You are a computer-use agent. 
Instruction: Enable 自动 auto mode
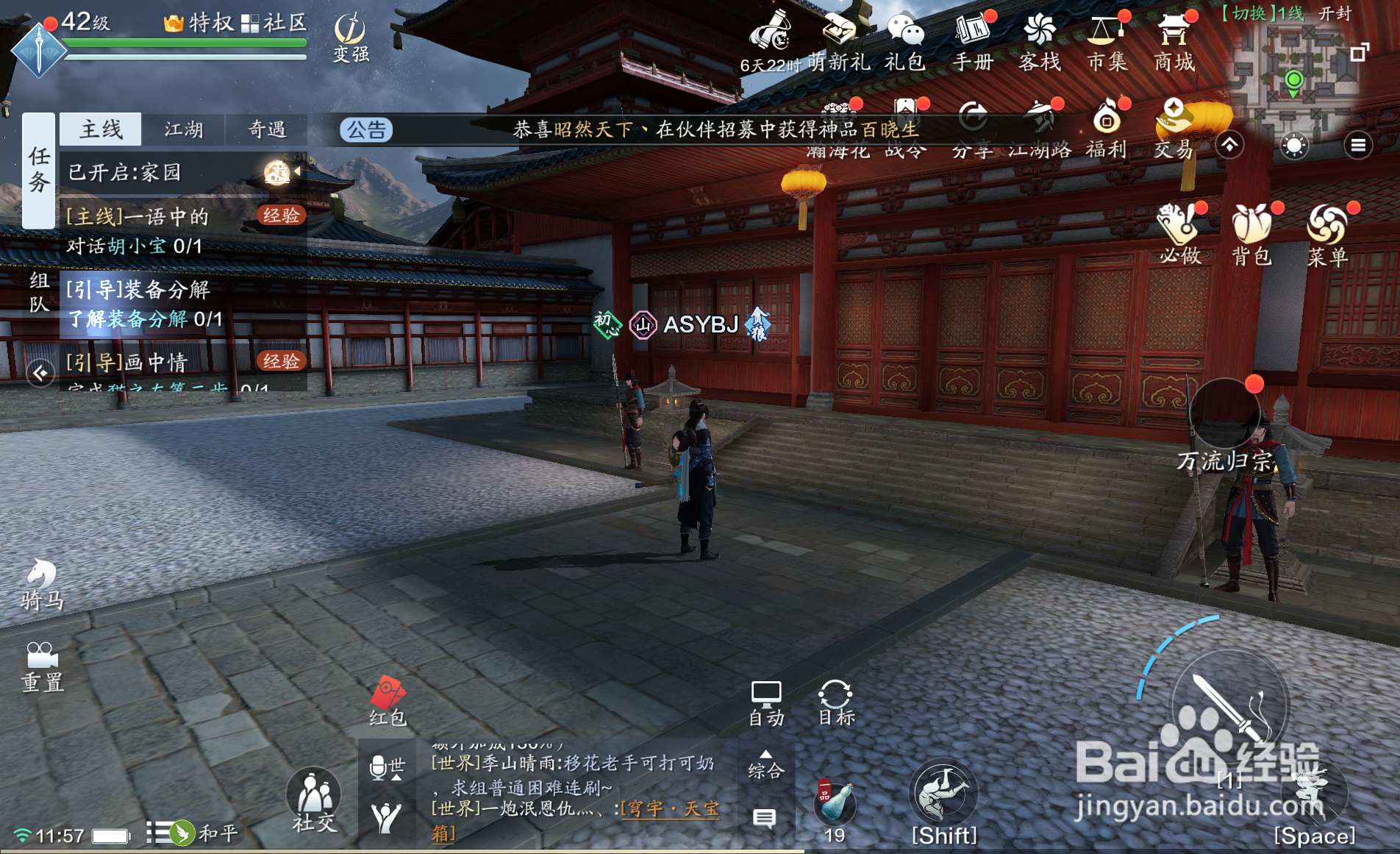pos(766,699)
